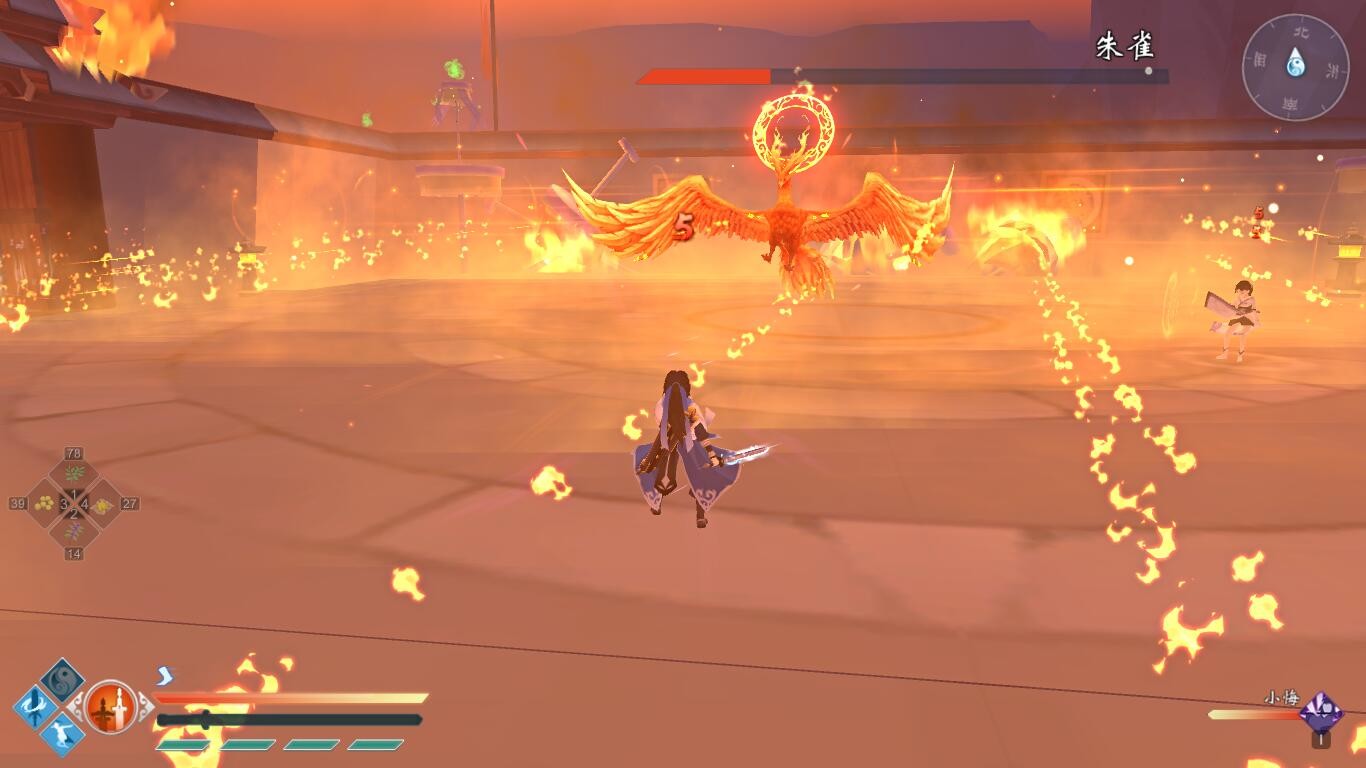Use the yellow berries item with 39 count
1366x768 pixels.
(x=44, y=504)
